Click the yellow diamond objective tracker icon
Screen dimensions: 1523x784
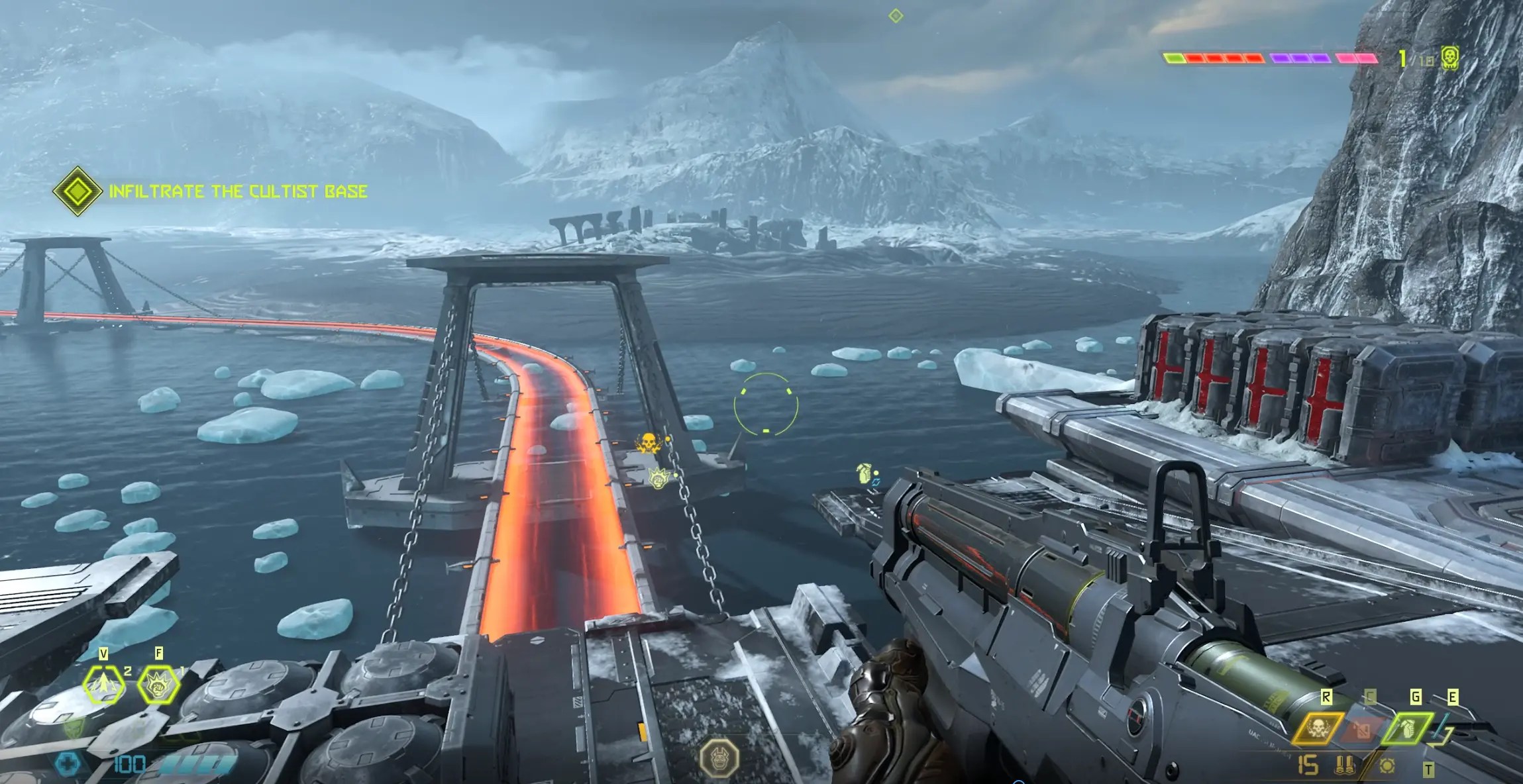pos(78,191)
